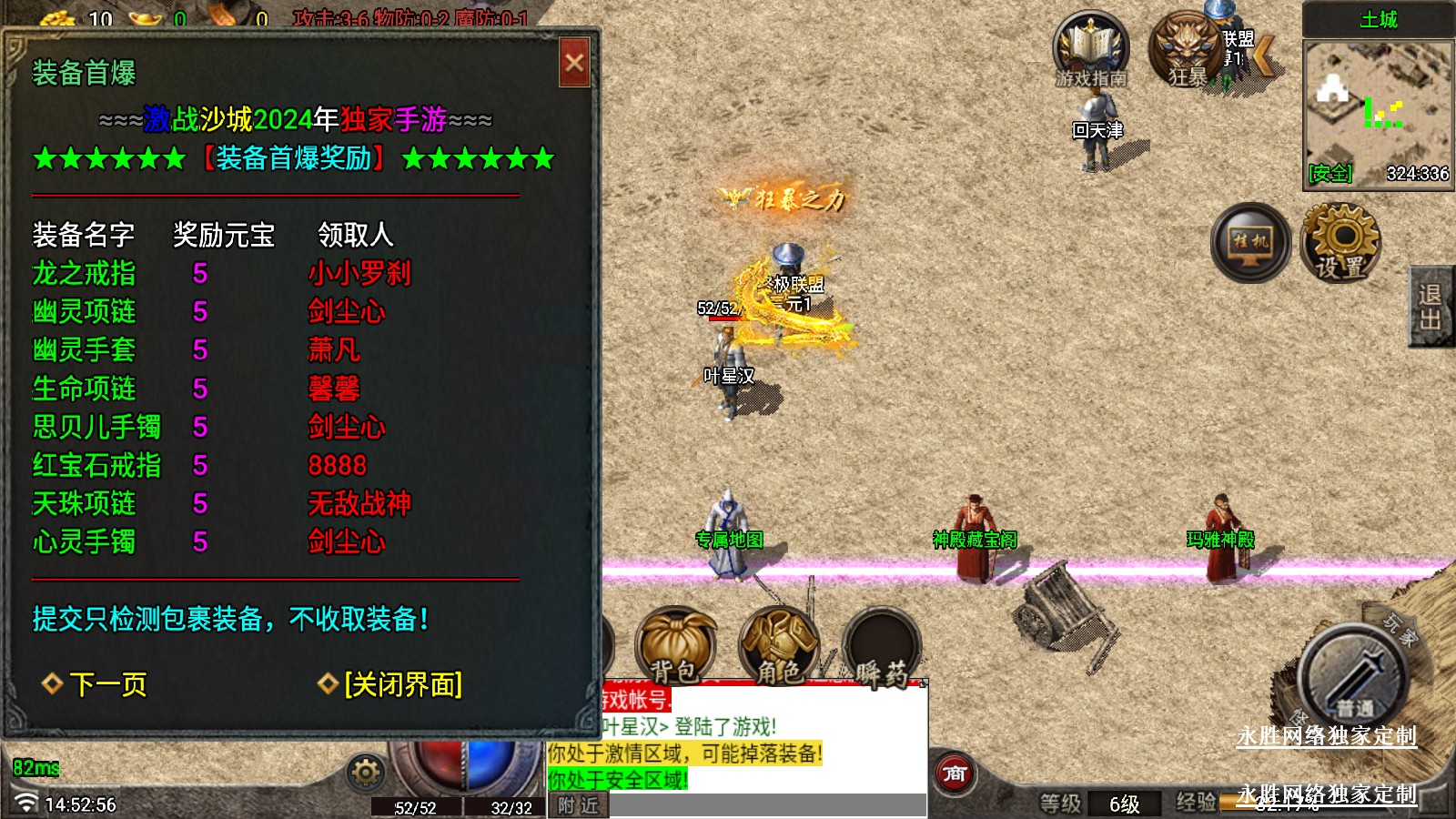Viewport: 1456px width, 819px height.
Task: Open the round 商 shop button
Action: pyautogui.click(x=954, y=773)
